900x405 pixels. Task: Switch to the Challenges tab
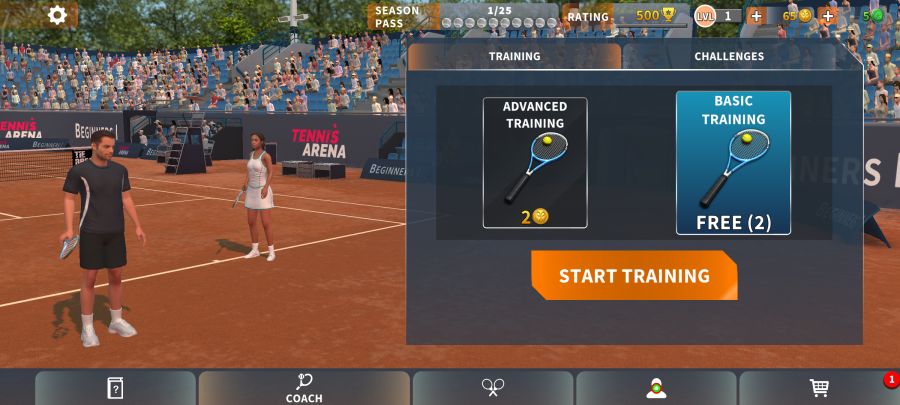(729, 57)
